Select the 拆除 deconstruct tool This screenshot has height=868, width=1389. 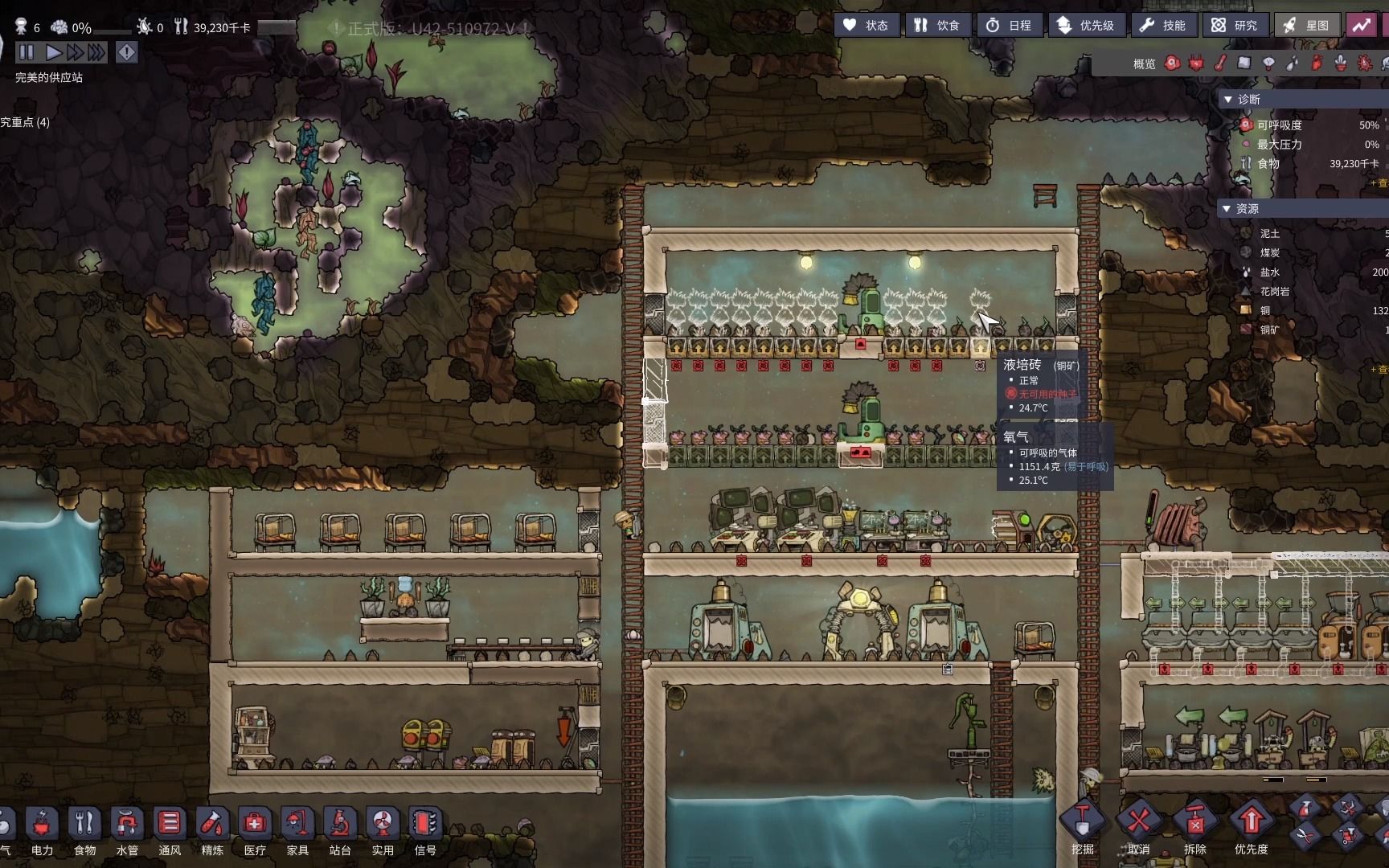(x=1195, y=828)
